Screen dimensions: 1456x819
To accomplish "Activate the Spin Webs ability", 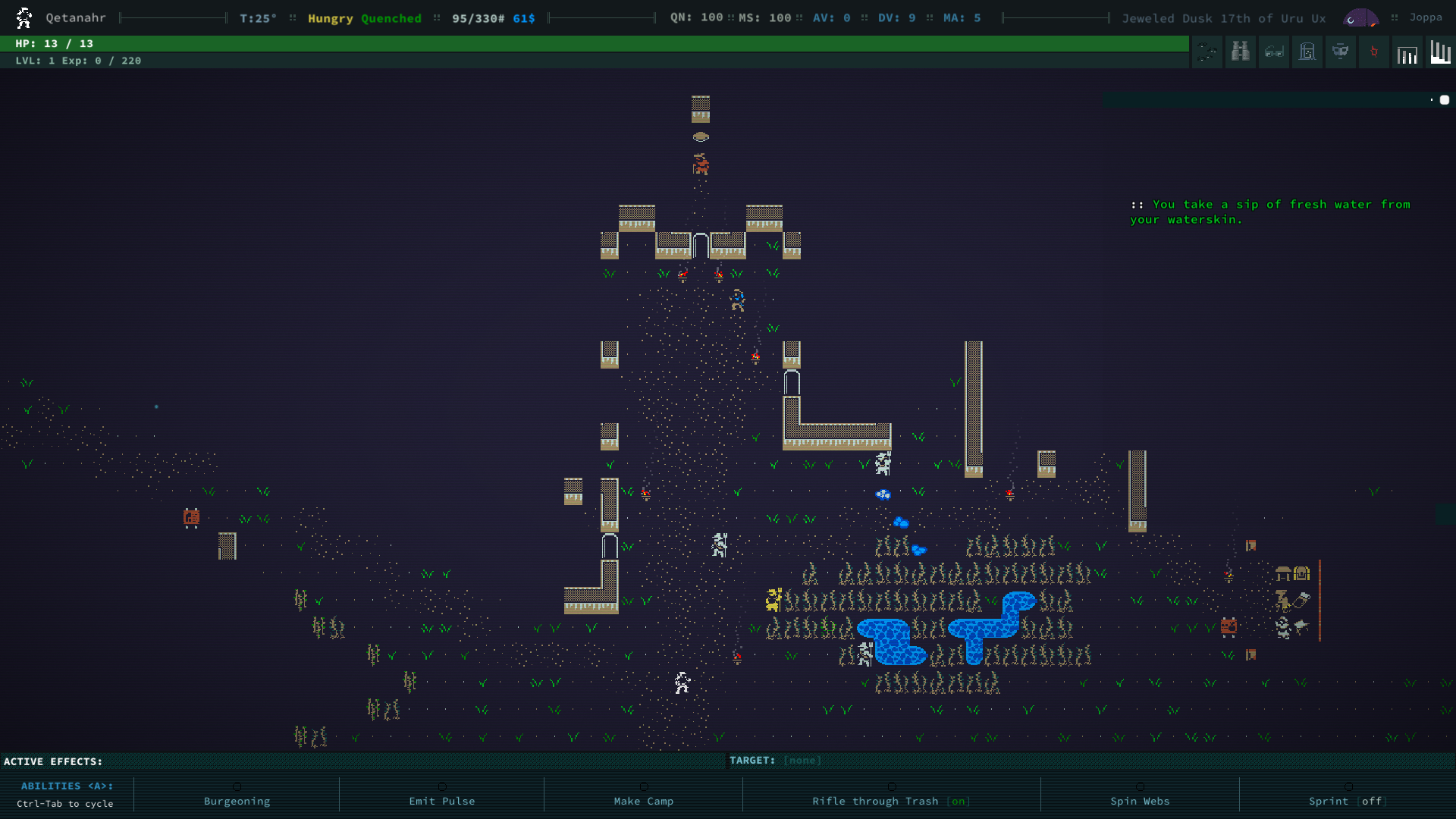I will pos(1139,800).
